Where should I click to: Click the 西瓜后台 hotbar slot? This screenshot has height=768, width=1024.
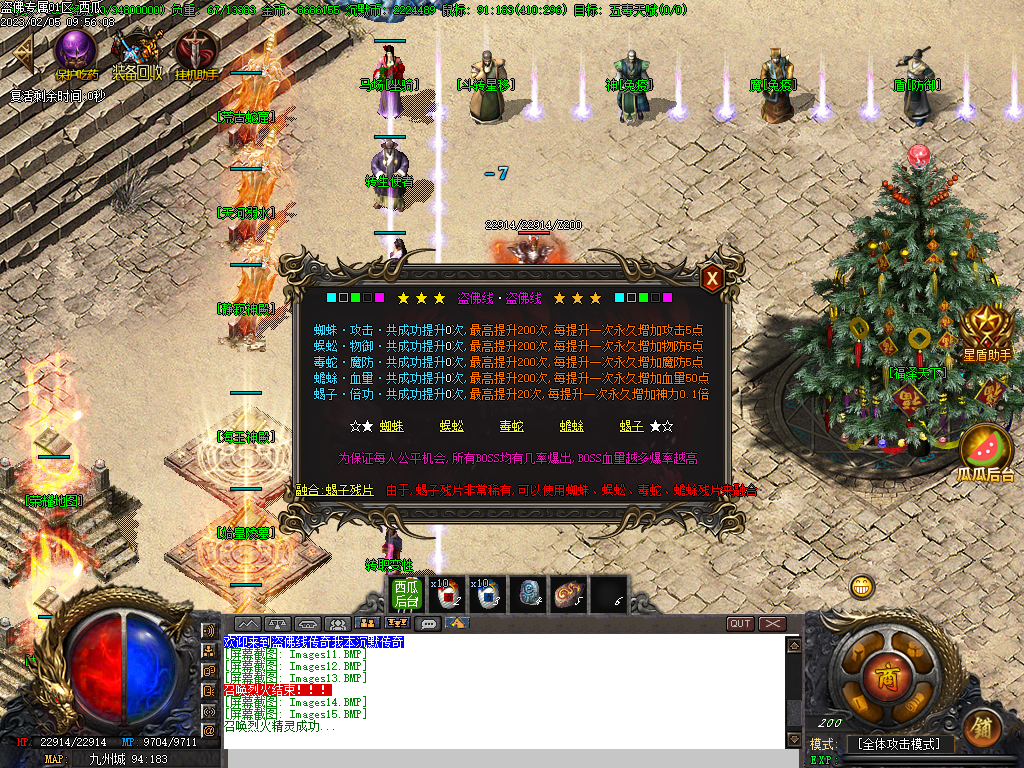[x=405, y=594]
